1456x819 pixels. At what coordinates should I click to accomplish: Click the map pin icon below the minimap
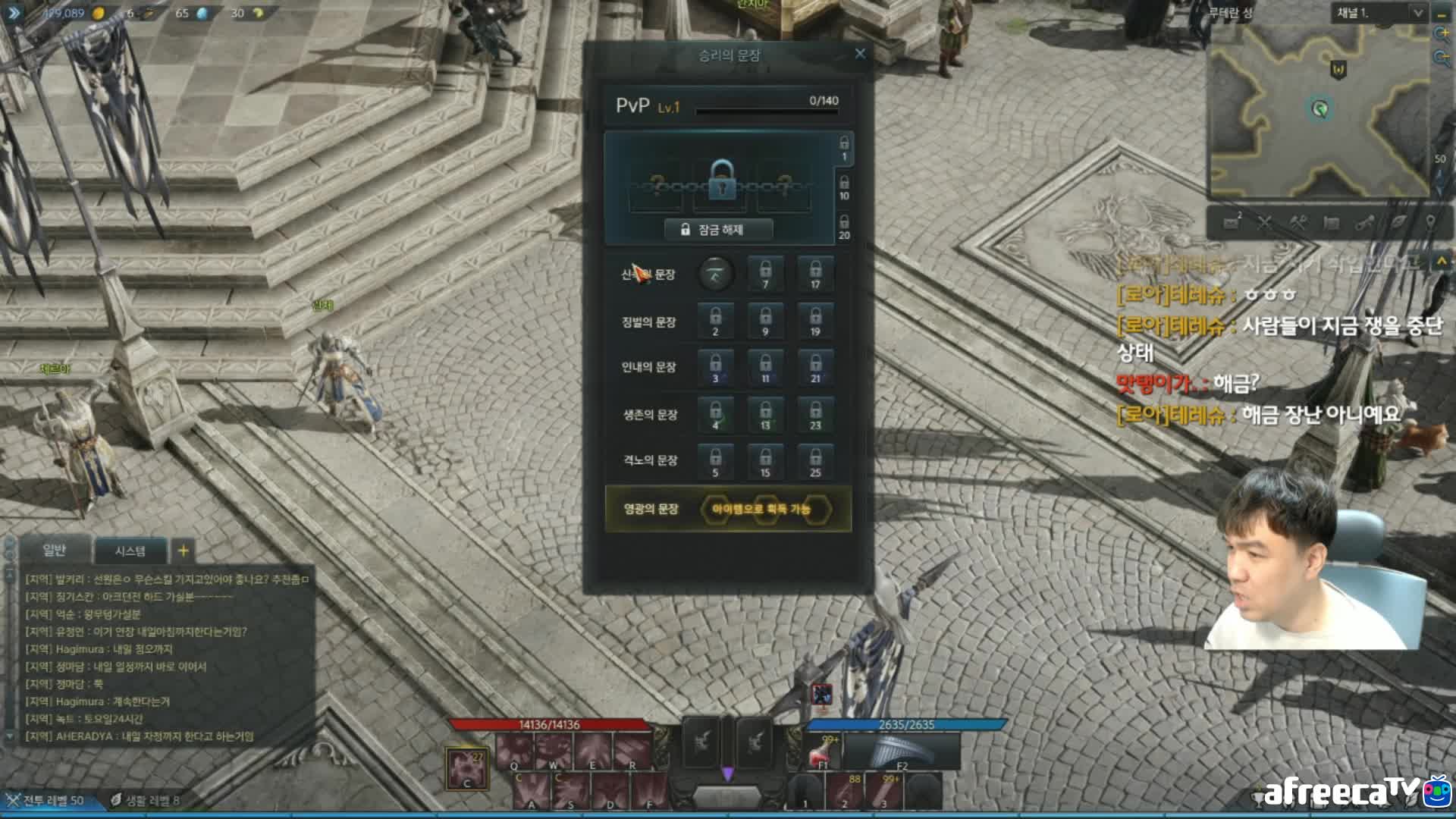pos(1430,222)
